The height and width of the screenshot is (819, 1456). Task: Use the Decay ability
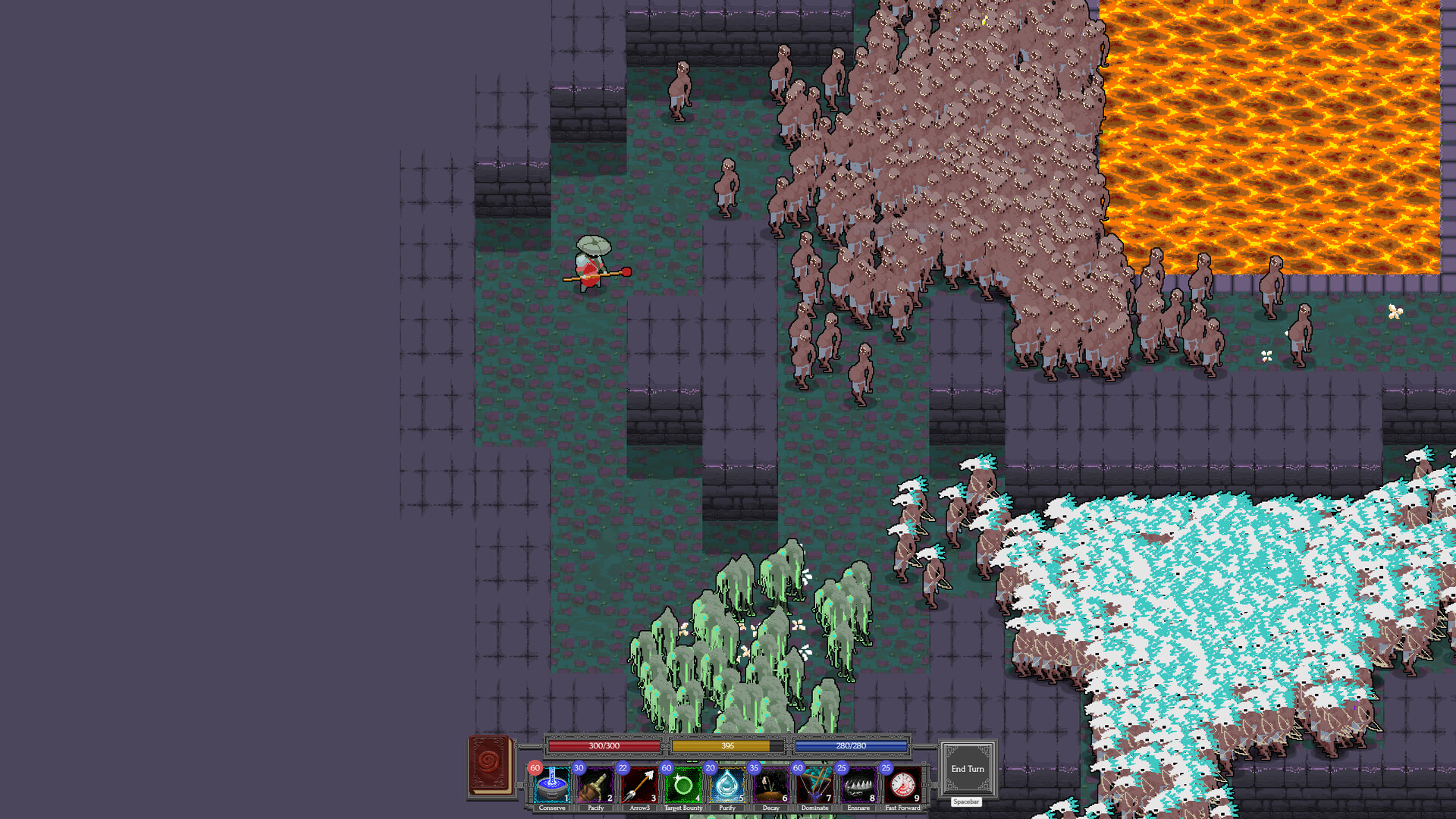click(x=771, y=786)
